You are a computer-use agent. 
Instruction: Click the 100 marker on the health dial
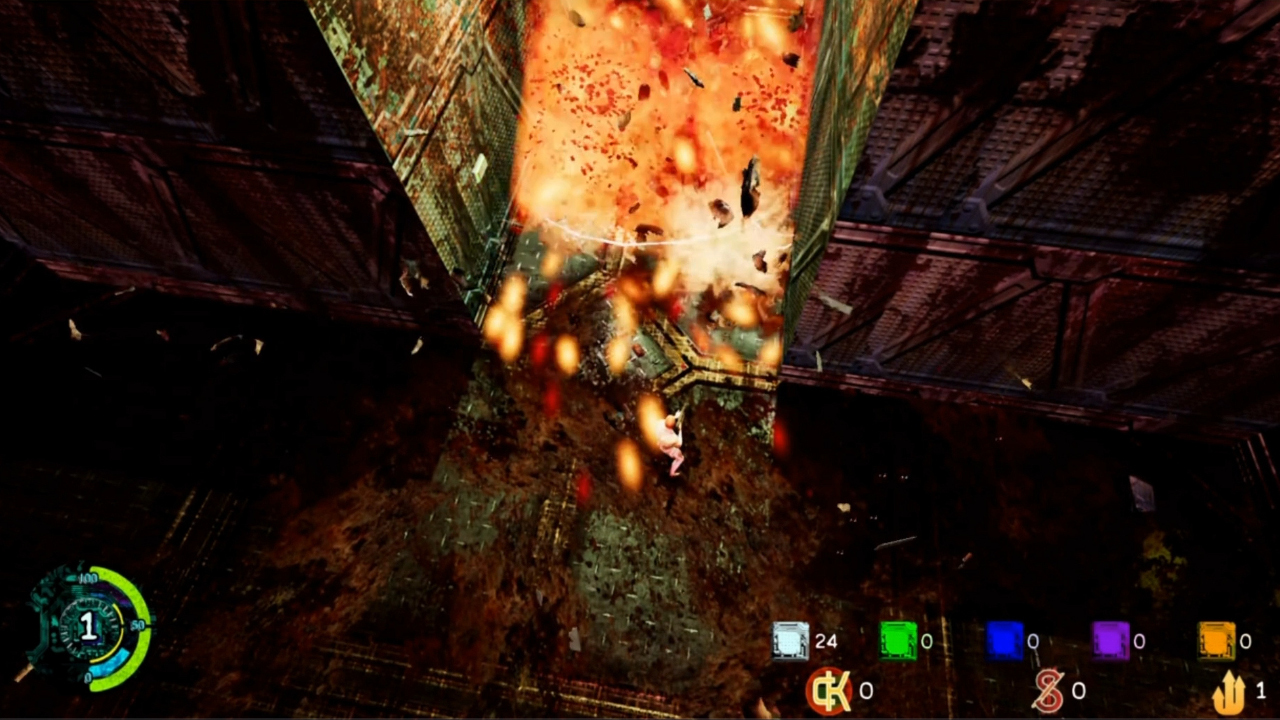tap(89, 579)
